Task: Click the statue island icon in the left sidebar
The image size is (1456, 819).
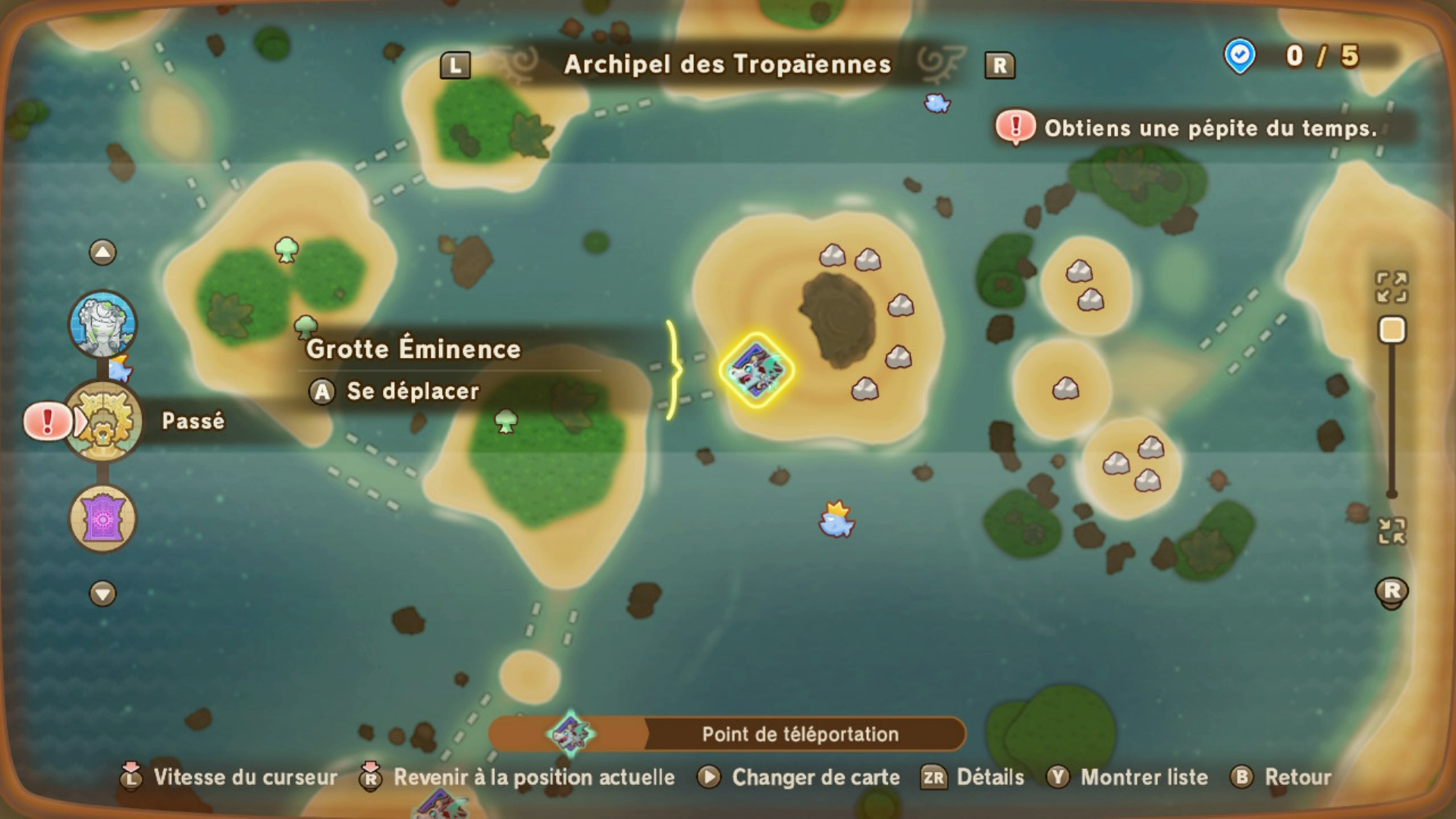Action: 101,324
